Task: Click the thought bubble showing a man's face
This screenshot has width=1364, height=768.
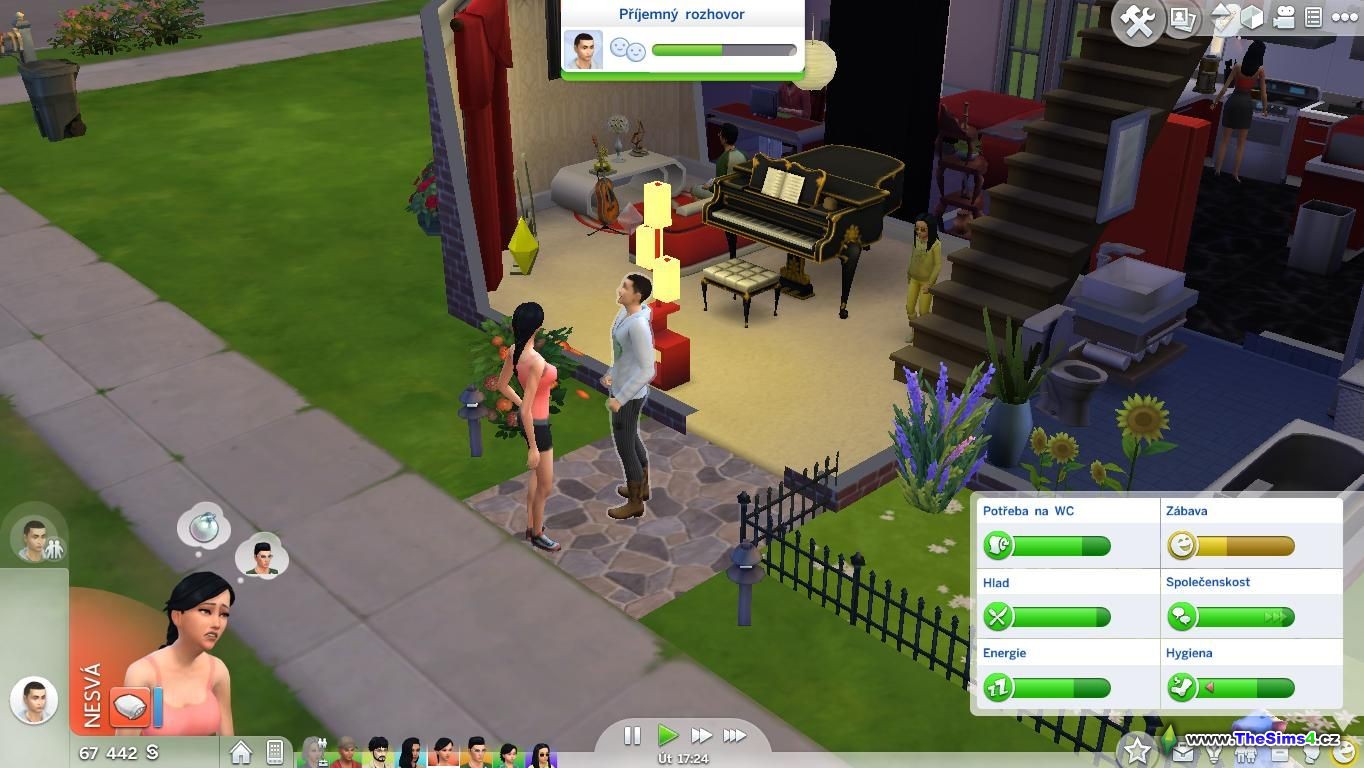Action: pyautogui.click(x=263, y=556)
